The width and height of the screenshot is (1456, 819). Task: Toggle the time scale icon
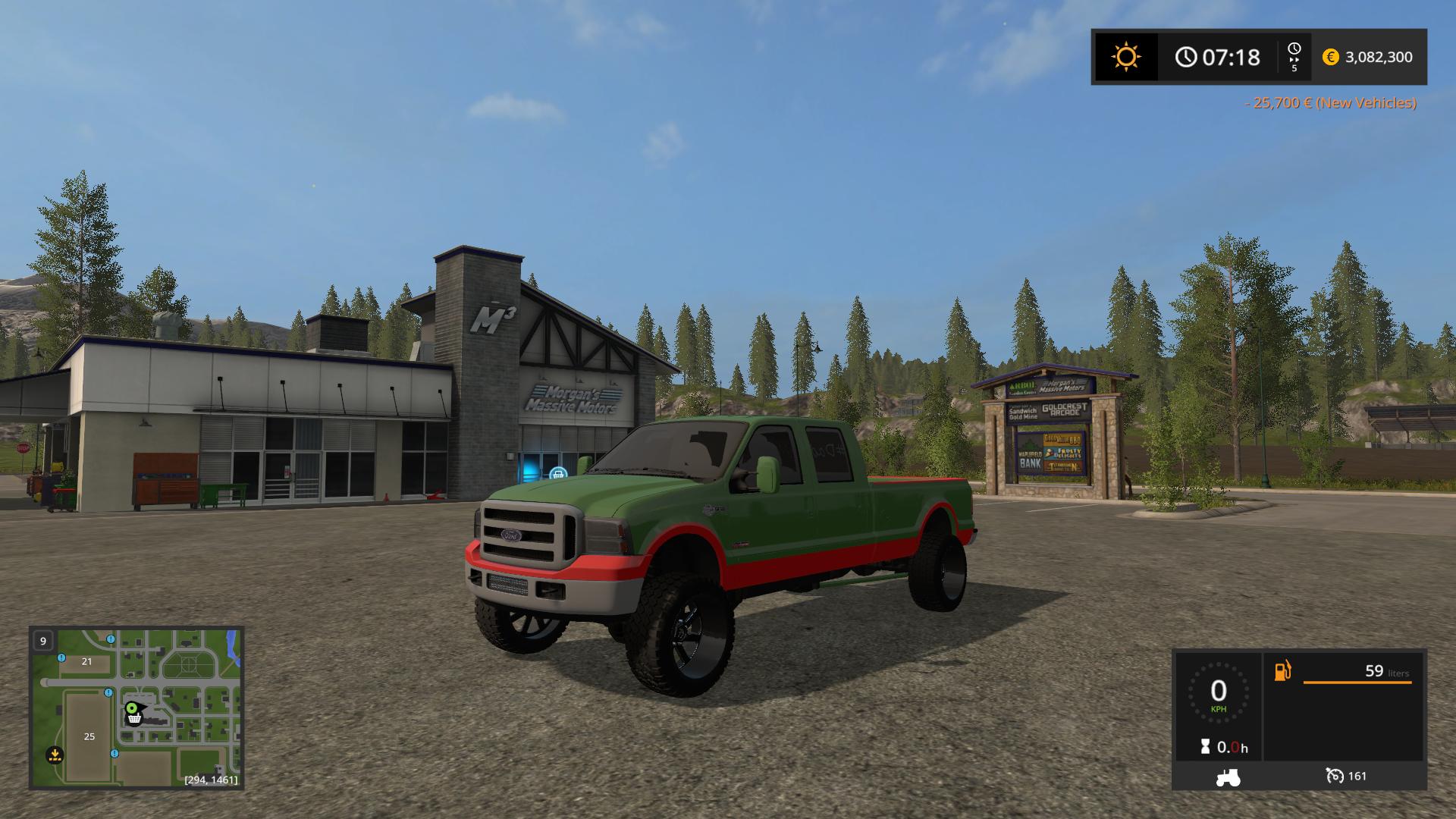1294,57
